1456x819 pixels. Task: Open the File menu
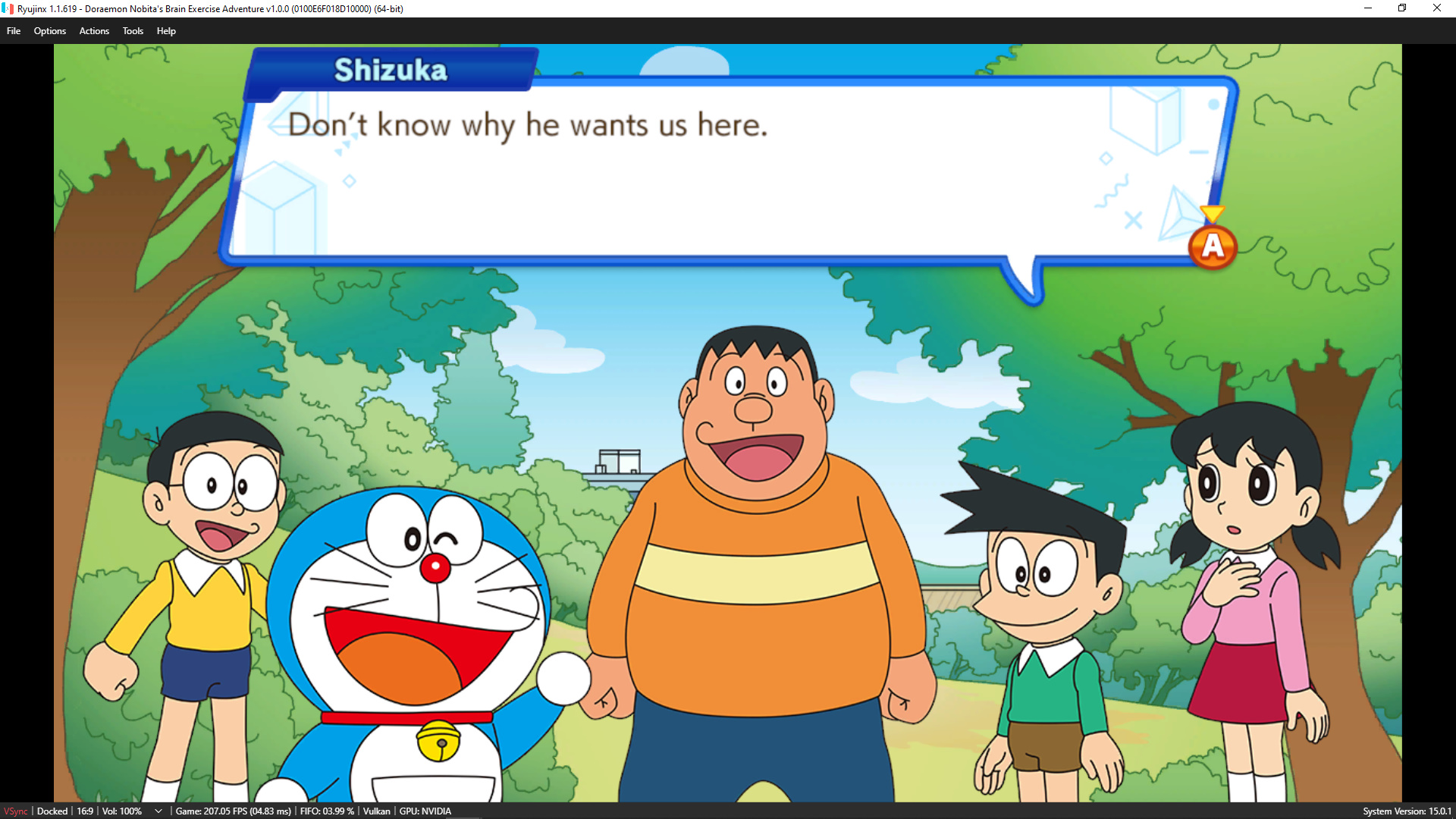[13, 30]
